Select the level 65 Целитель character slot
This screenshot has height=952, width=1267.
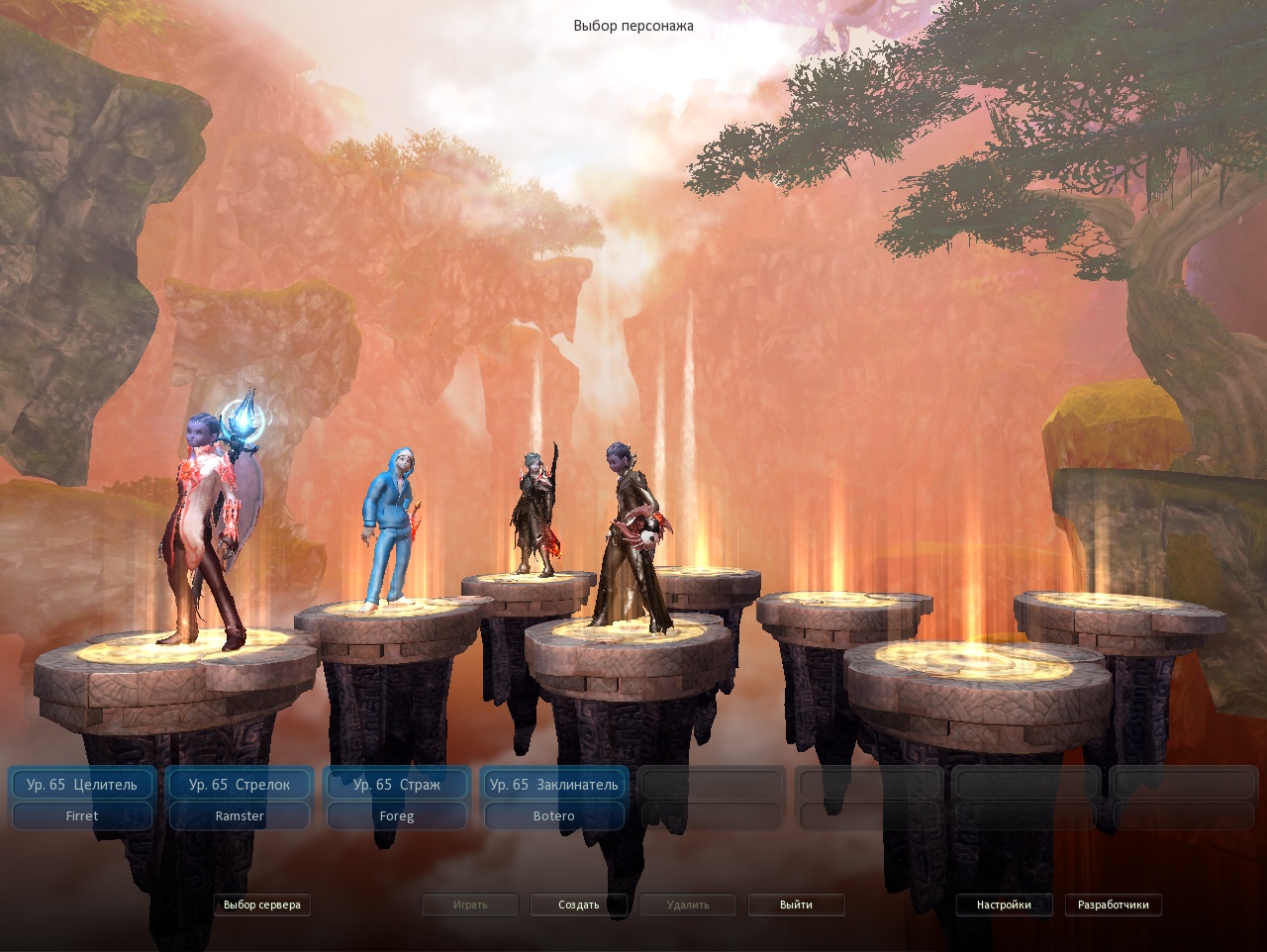(82, 785)
